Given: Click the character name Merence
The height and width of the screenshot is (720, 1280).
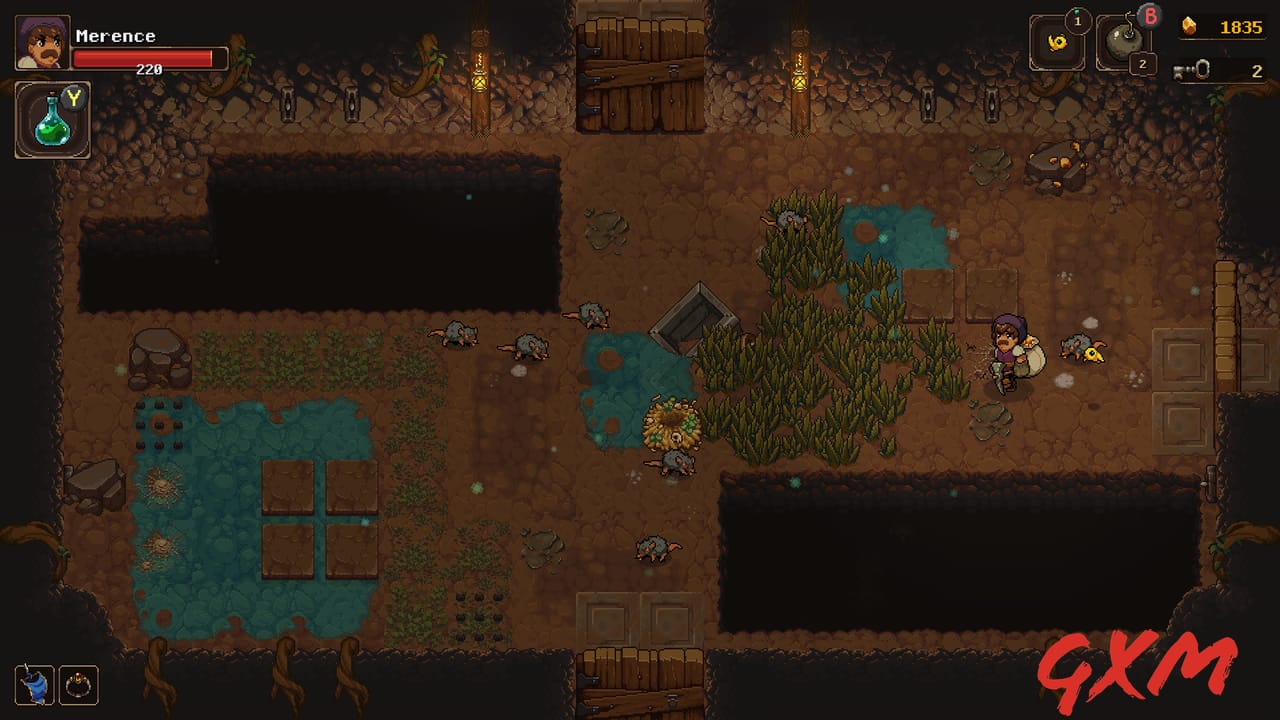Looking at the screenshot, I should [x=116, y=36].
